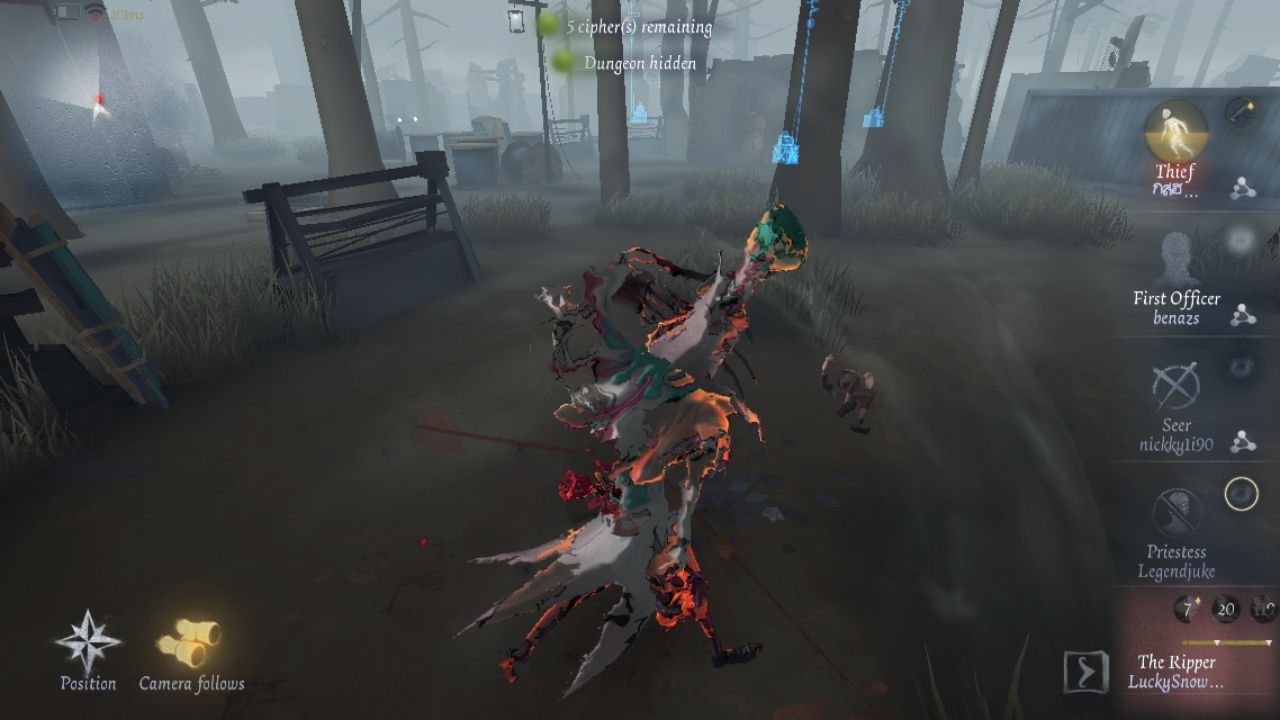The width and height of the screenshot is (1280, 720).
Task: Open the Thief's persona web icon
Action: click(x=1243, y=189)
